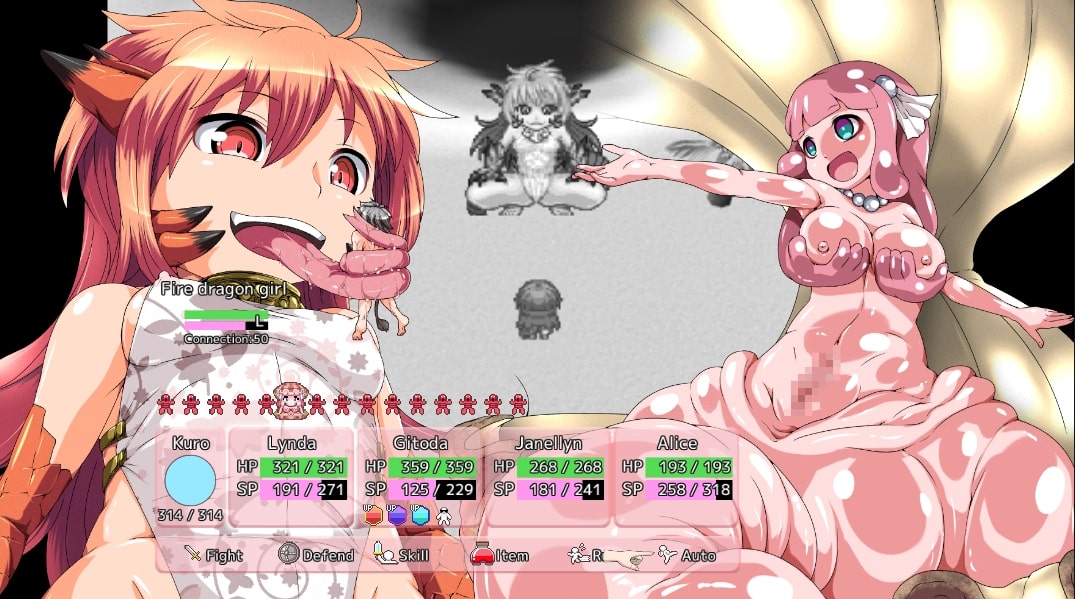Choose the Fight command

click(214, 555)
